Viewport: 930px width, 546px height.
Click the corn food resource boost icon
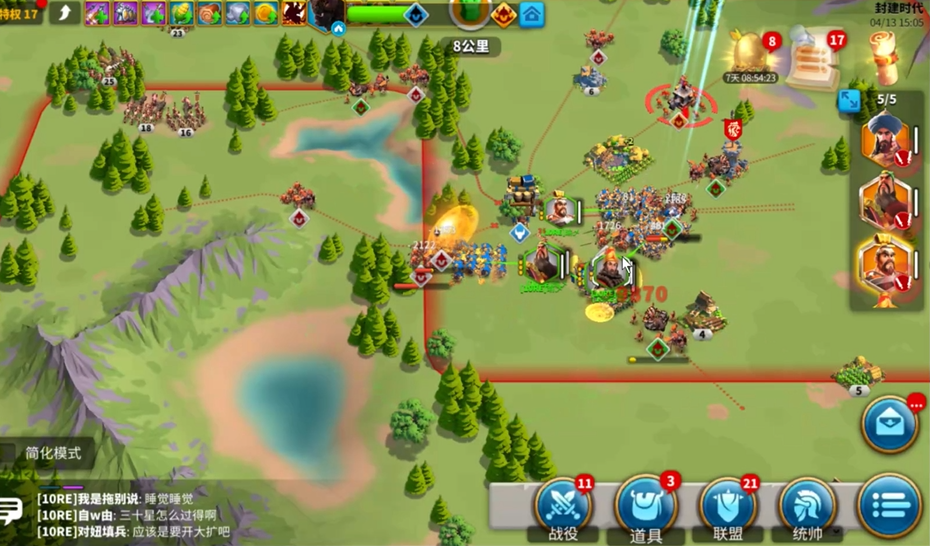tap(182, 13)
